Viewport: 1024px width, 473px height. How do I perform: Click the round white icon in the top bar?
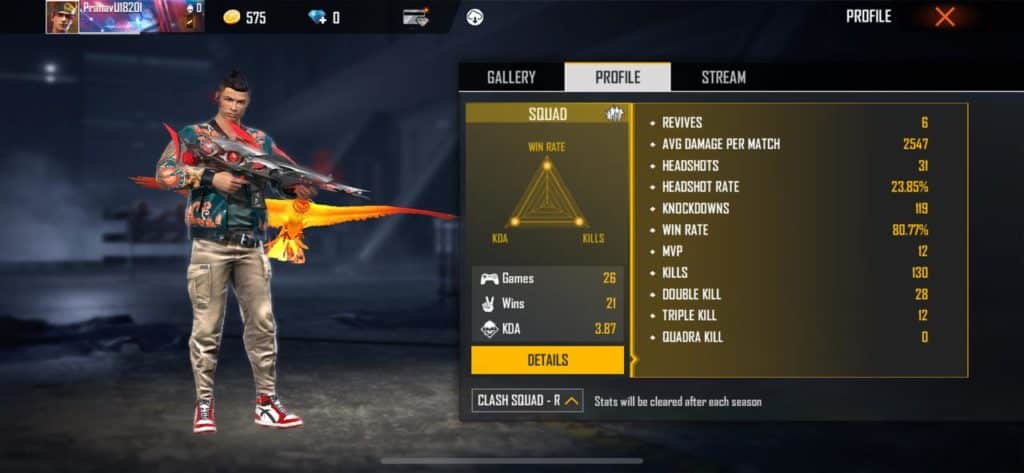[x=475, y=17]
